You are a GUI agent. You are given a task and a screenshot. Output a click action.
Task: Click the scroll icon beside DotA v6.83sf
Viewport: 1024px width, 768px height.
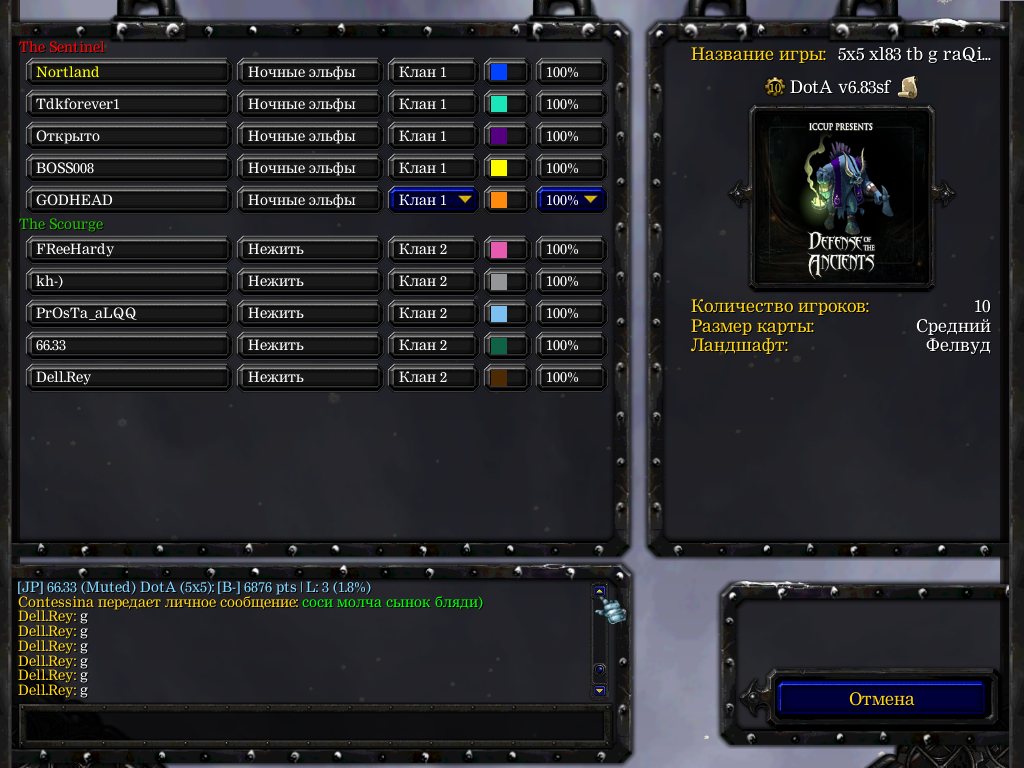(x=908, y=87)
